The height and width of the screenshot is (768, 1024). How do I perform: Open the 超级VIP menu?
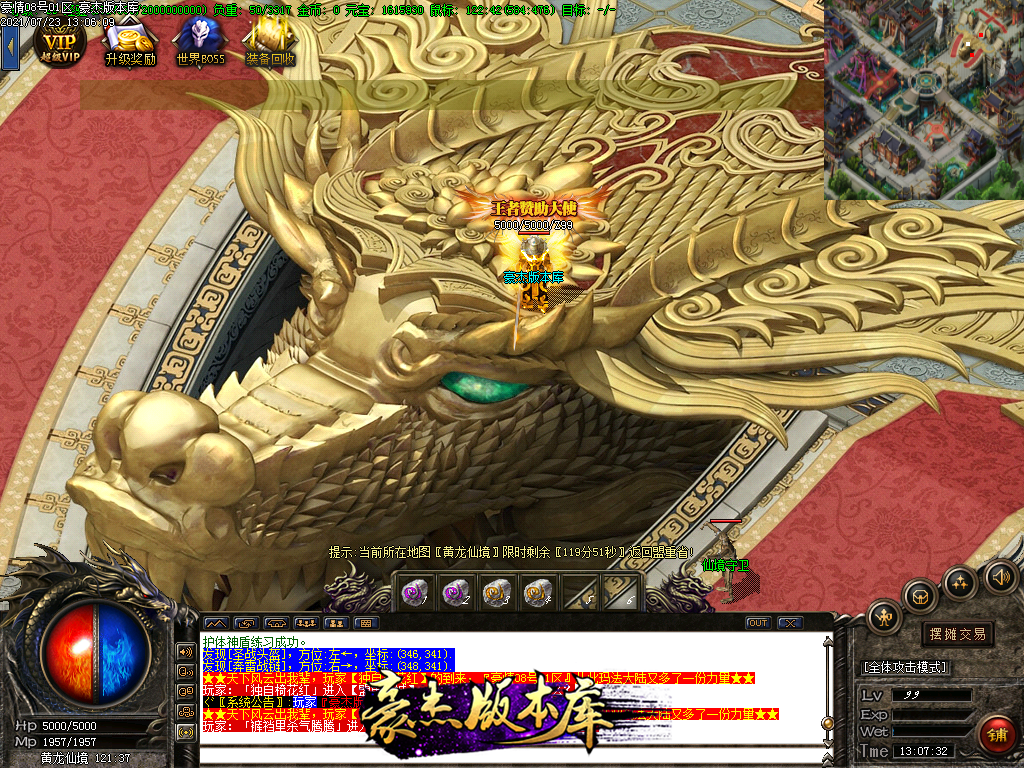point(59,43)
